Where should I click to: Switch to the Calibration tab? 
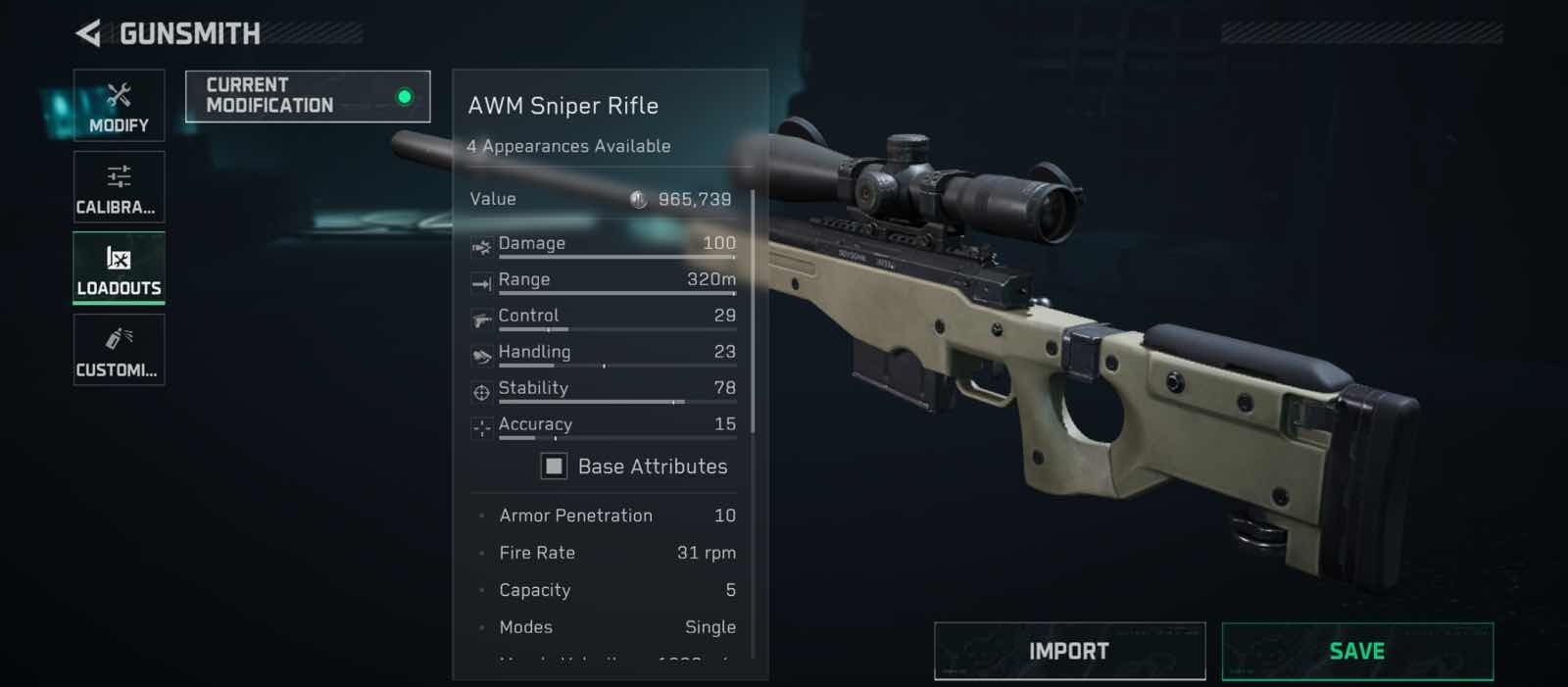click(119, 187)
